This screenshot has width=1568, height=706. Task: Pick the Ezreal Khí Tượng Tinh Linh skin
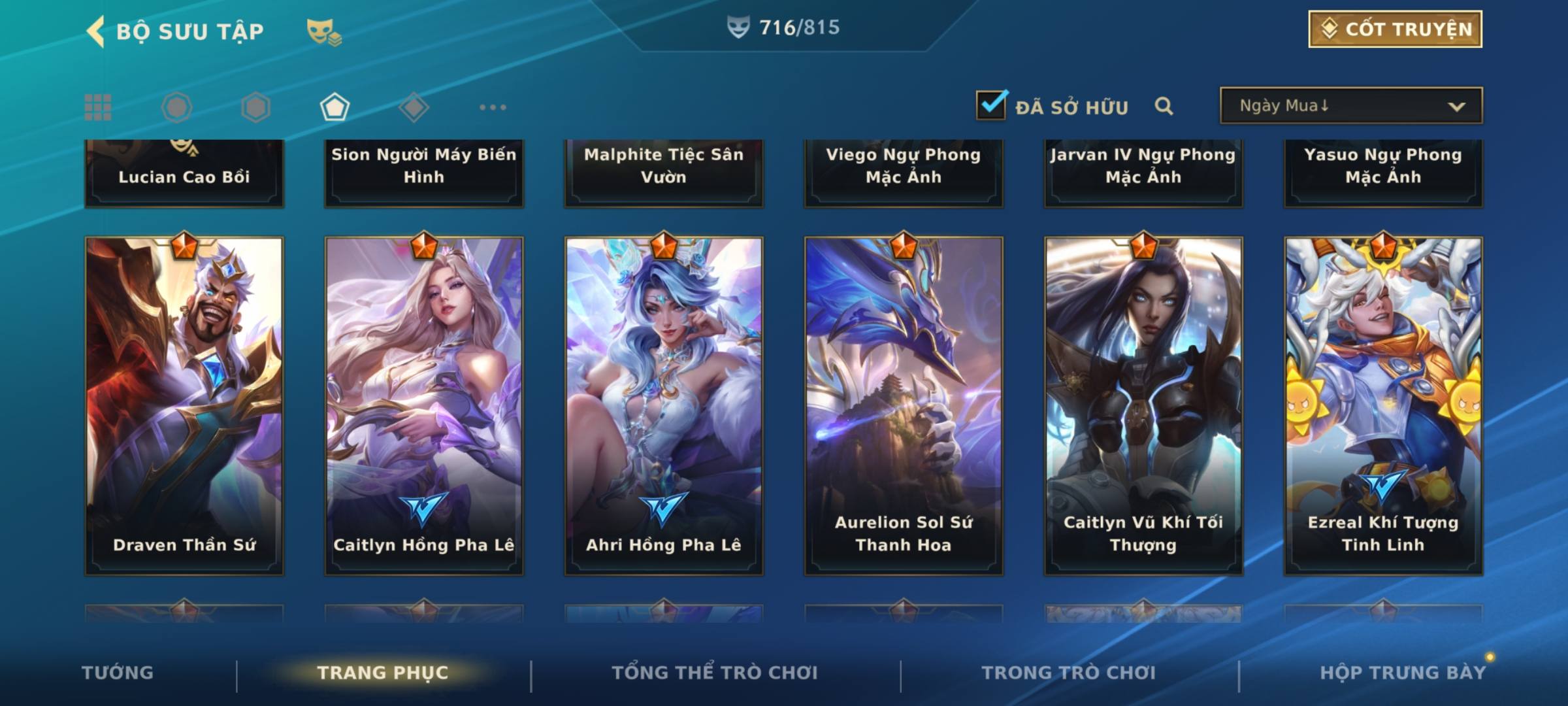(x=1383, y=405)
